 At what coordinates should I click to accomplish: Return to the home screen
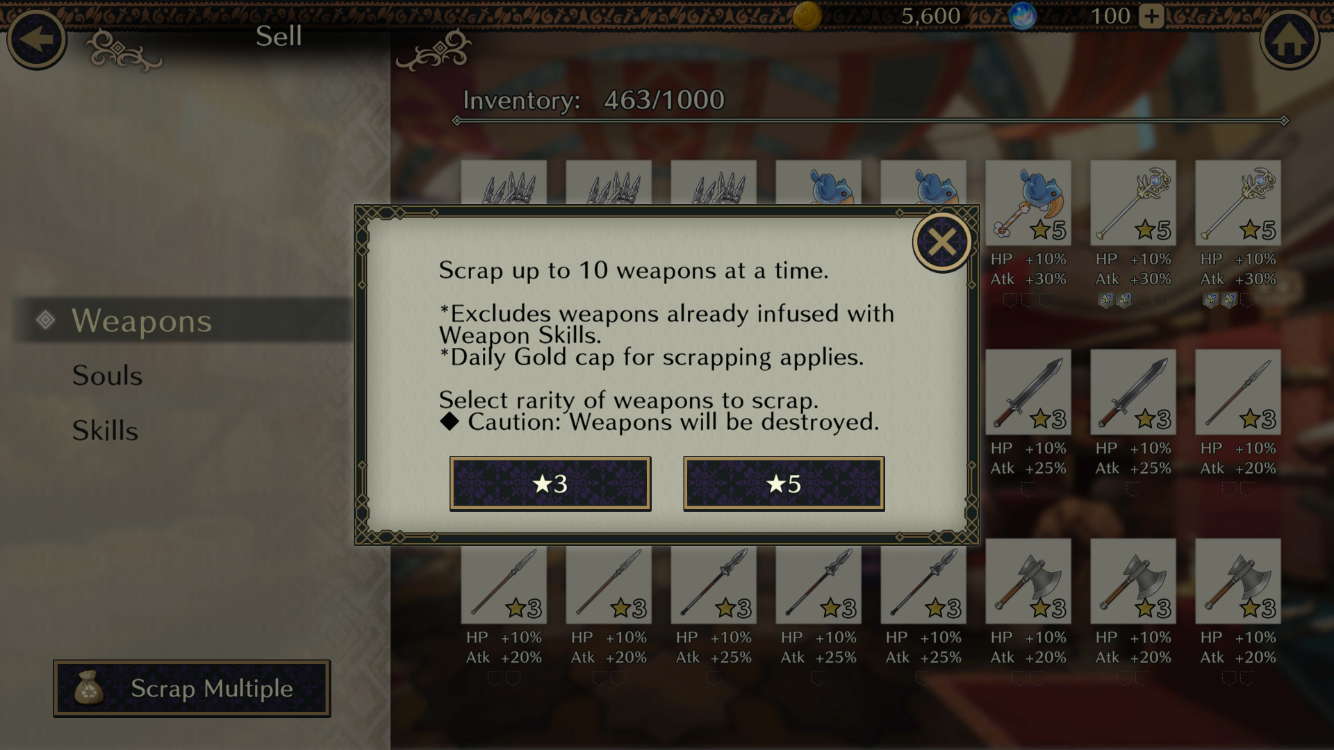[1289, 39]
